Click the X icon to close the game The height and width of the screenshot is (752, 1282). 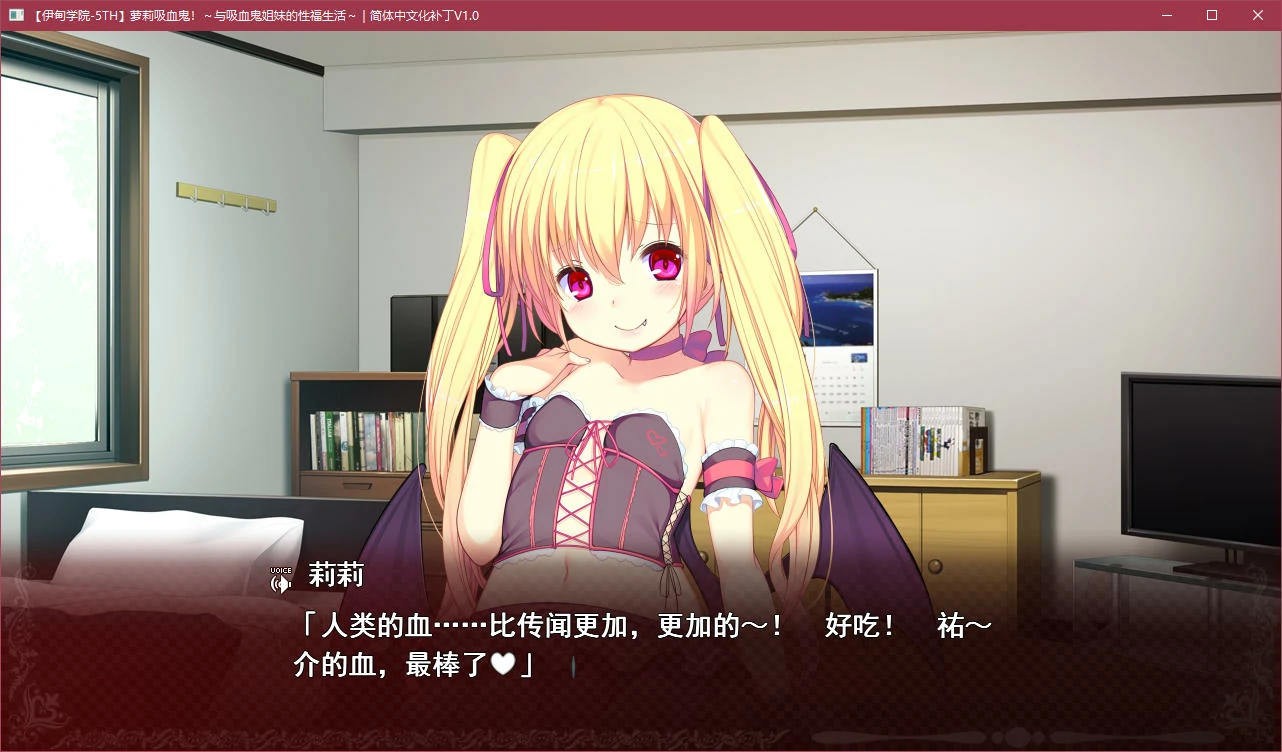tap(1257, 15)
